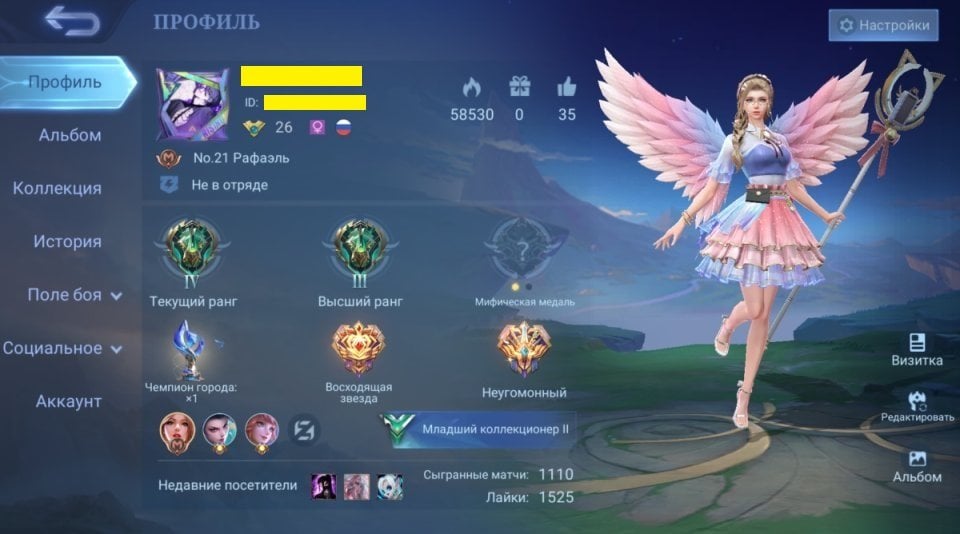Switch to the Коллекция tab
Screen dimensions: 960x534
coord(57,188)
